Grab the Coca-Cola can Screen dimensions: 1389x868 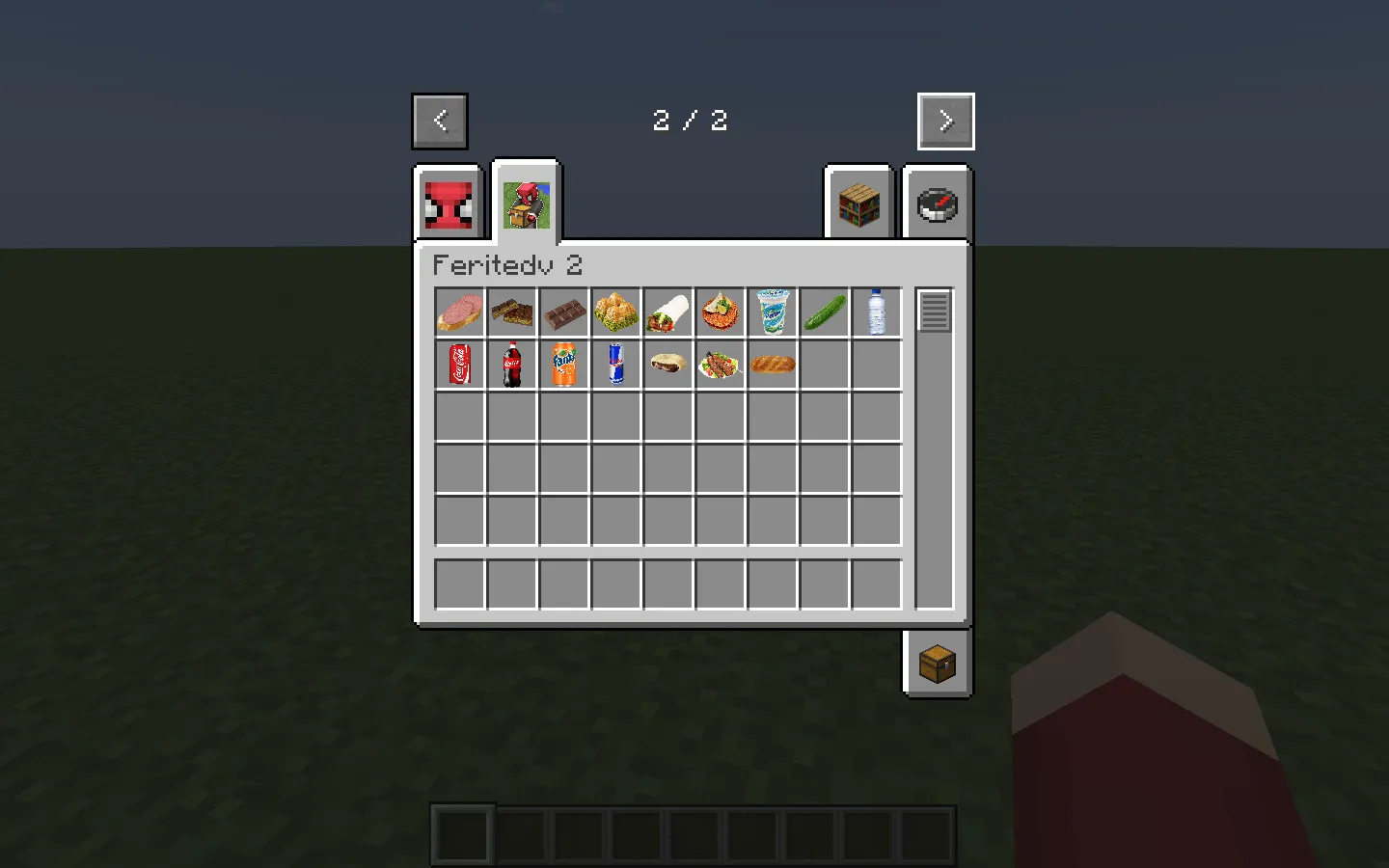[459, 365]
